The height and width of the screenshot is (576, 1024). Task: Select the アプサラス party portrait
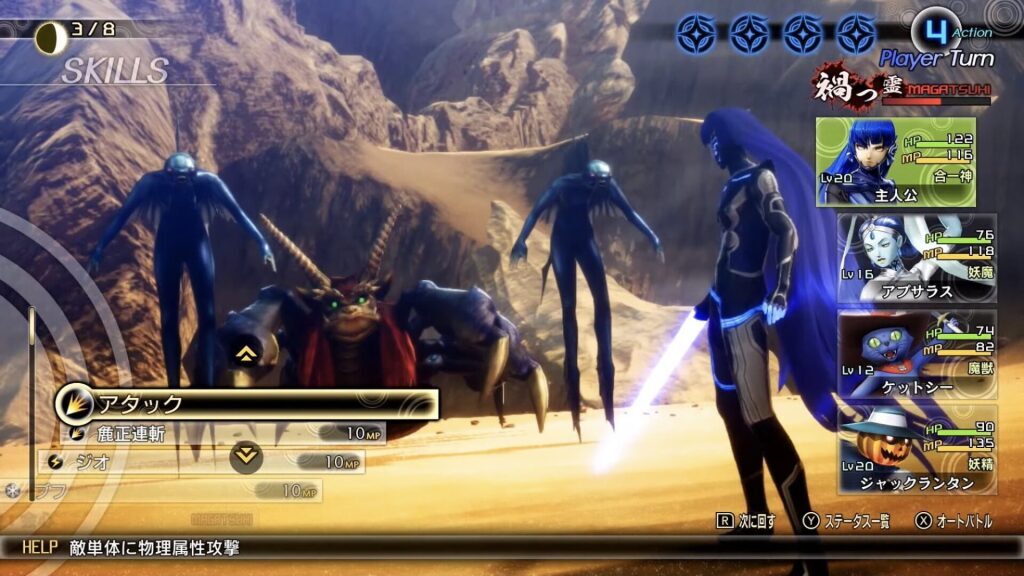pos(916,257)
